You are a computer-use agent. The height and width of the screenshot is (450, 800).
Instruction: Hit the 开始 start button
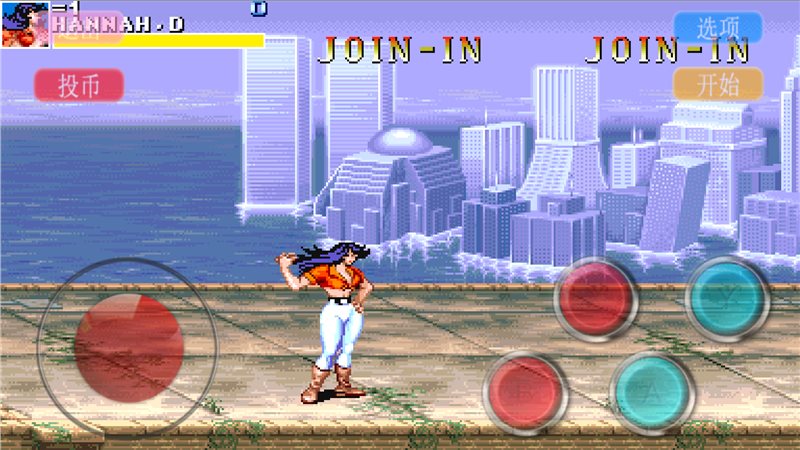click(718, 83)
